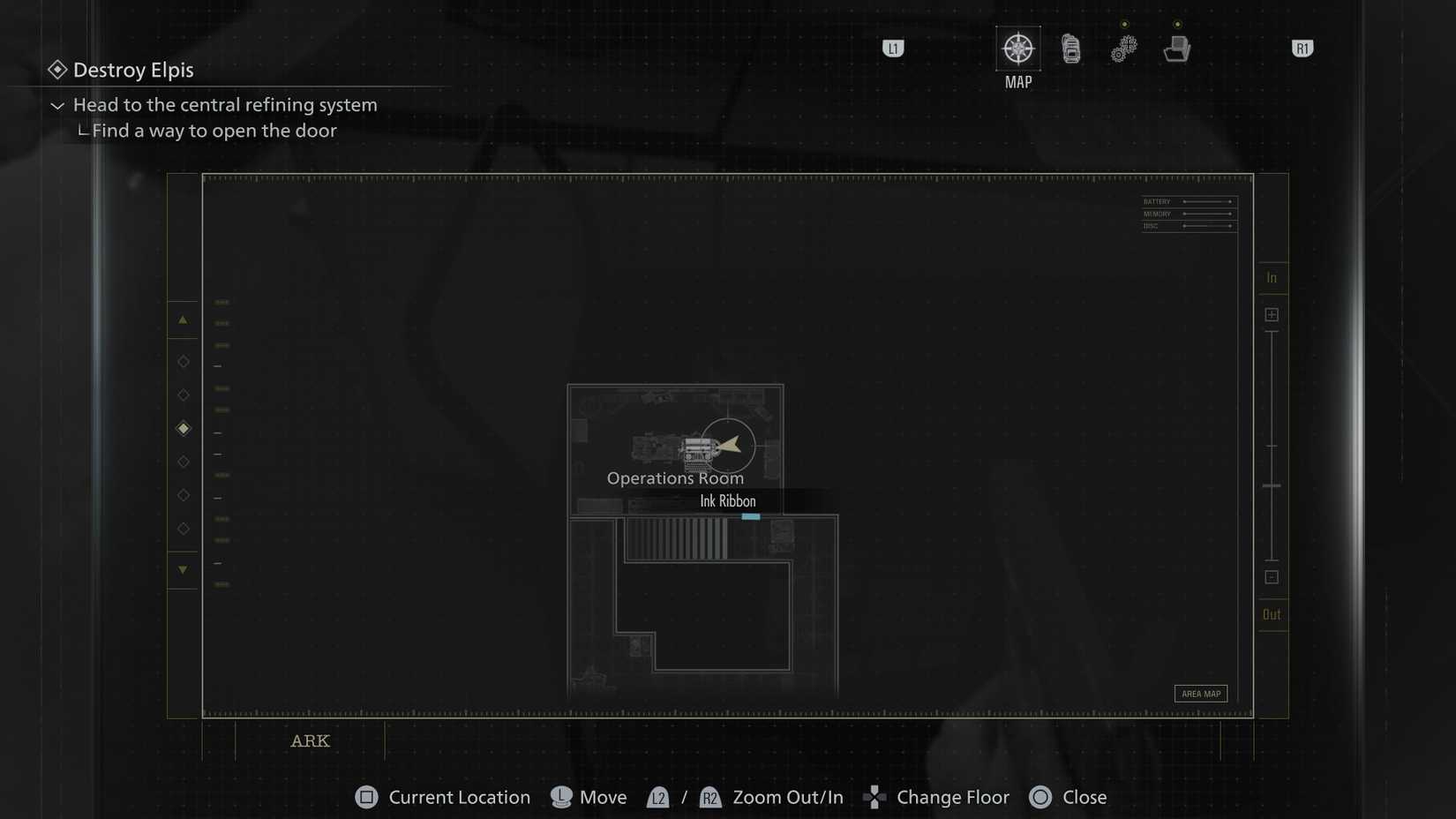Click the down arrow below floor list
This screenshot has width=1456, height=819.
pyautogui.click(x=184, y=570)
